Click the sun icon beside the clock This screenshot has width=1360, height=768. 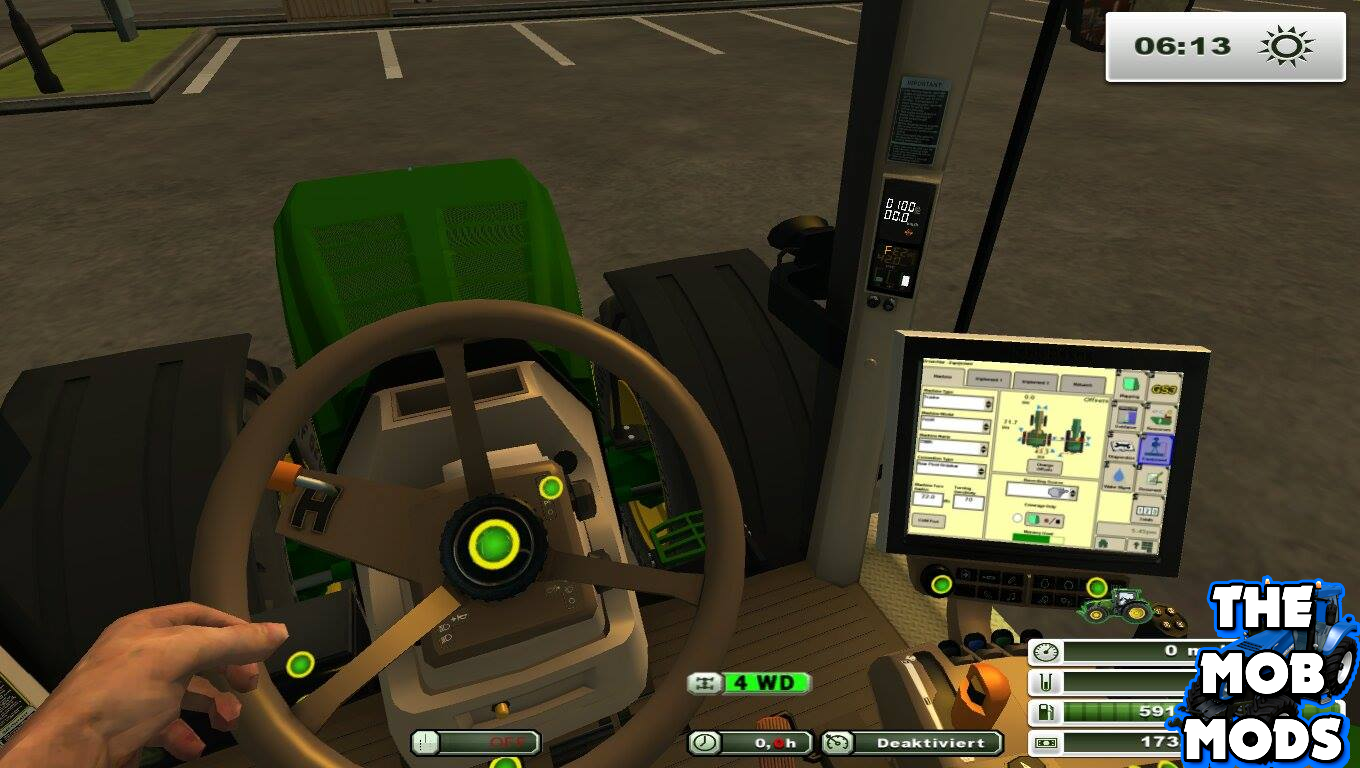coord(1288,45)
